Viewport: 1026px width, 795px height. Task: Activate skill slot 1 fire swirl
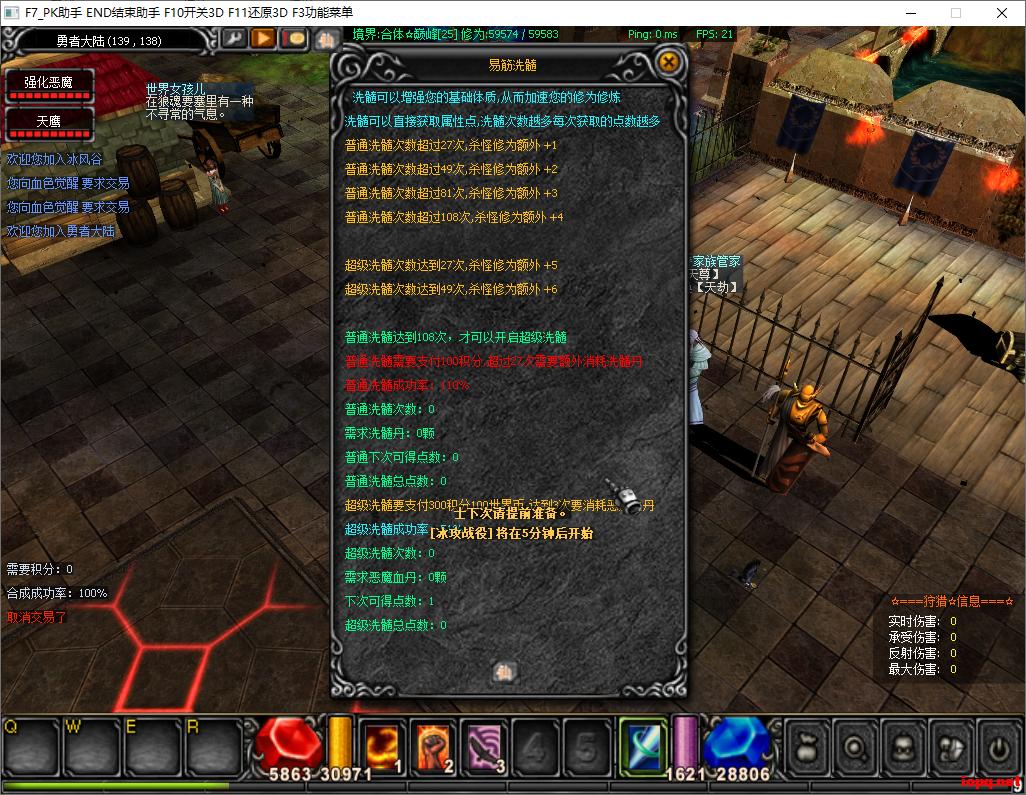382,746
